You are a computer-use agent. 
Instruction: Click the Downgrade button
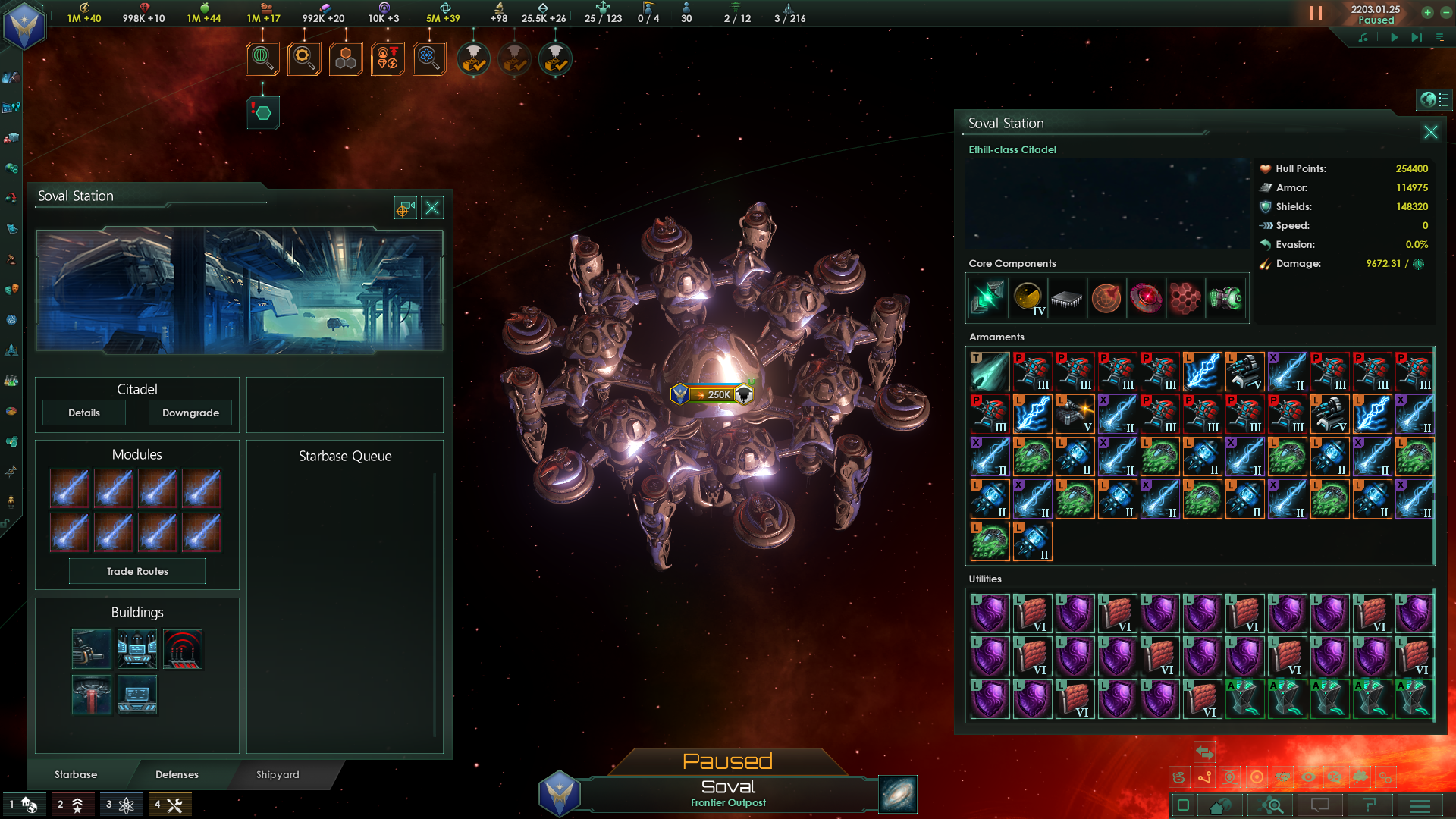(190, 413)
